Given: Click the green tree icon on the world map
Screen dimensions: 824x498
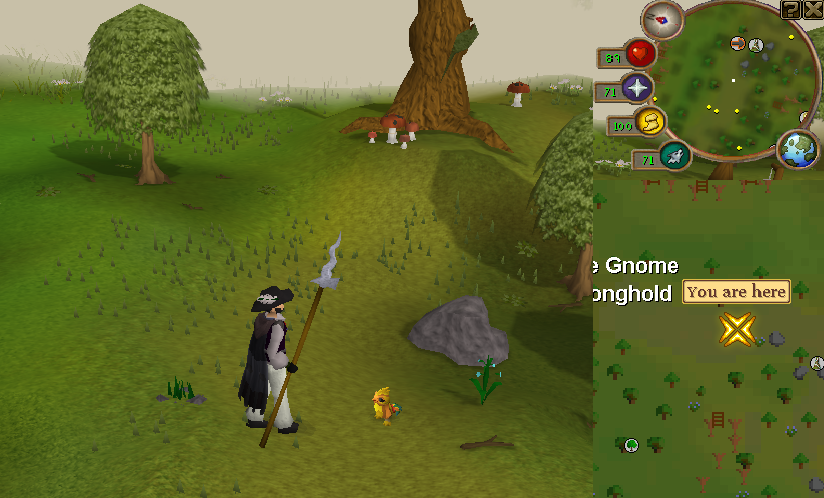Looking at the screenshot, I should tap(631, 444).
